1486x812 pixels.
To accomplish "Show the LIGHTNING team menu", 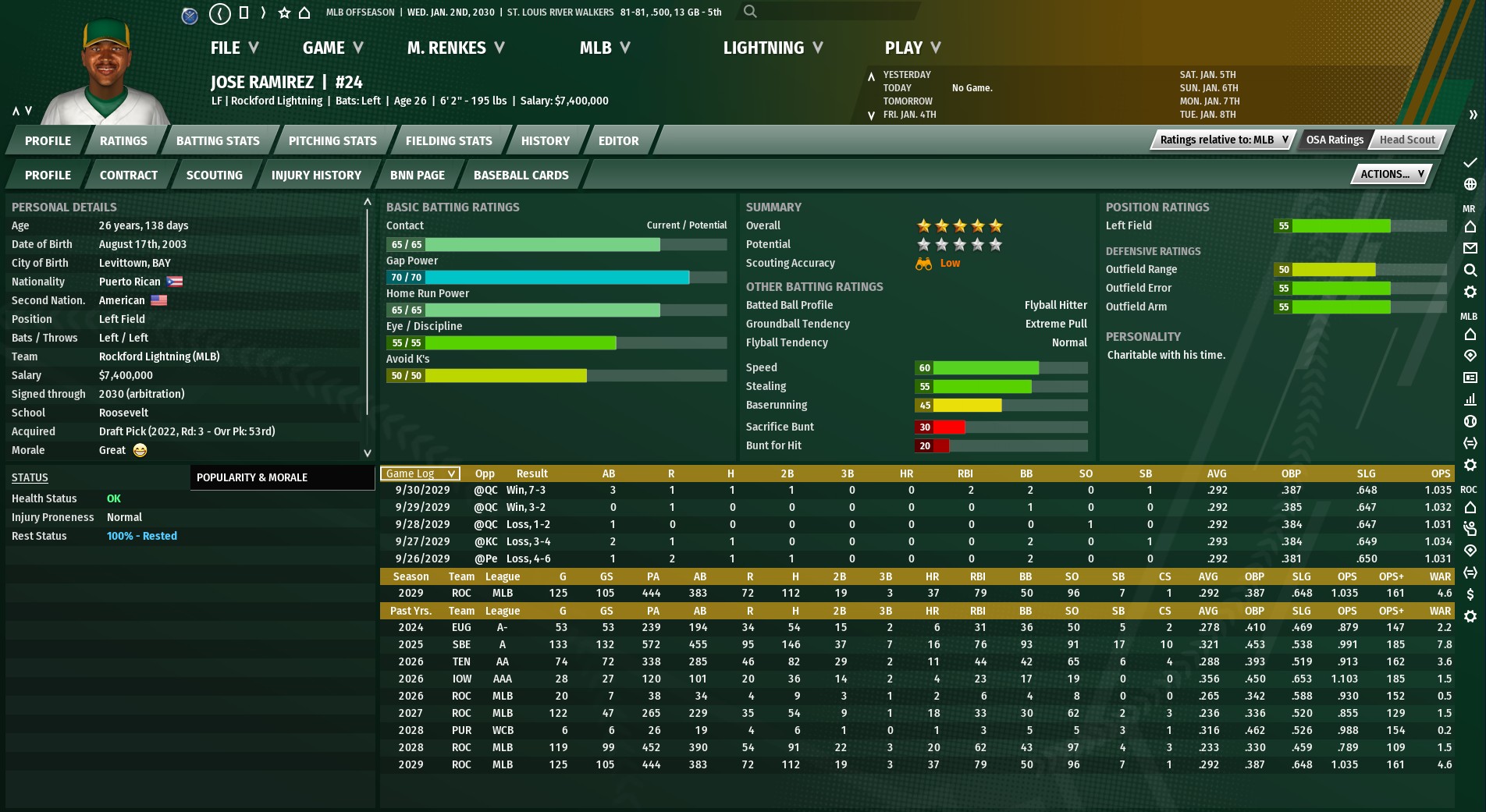I will coord(773,48).
